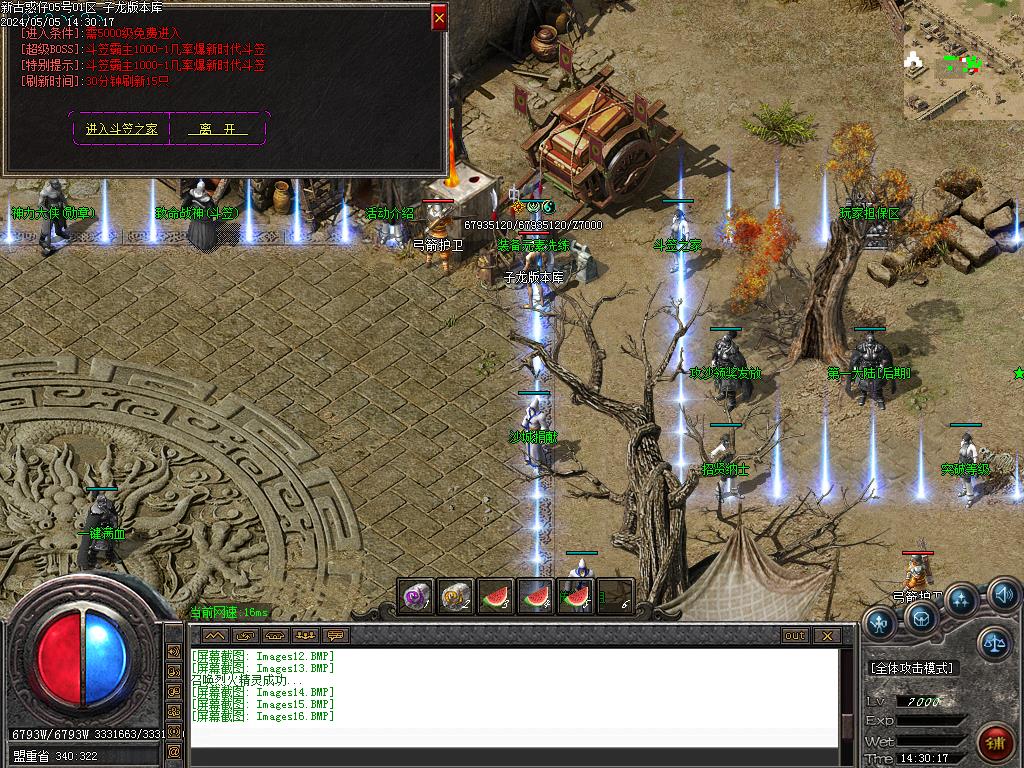Change the 全体攻击模式 attack mode label
This screenshot has width=1024, height=768.
[912, 667]
